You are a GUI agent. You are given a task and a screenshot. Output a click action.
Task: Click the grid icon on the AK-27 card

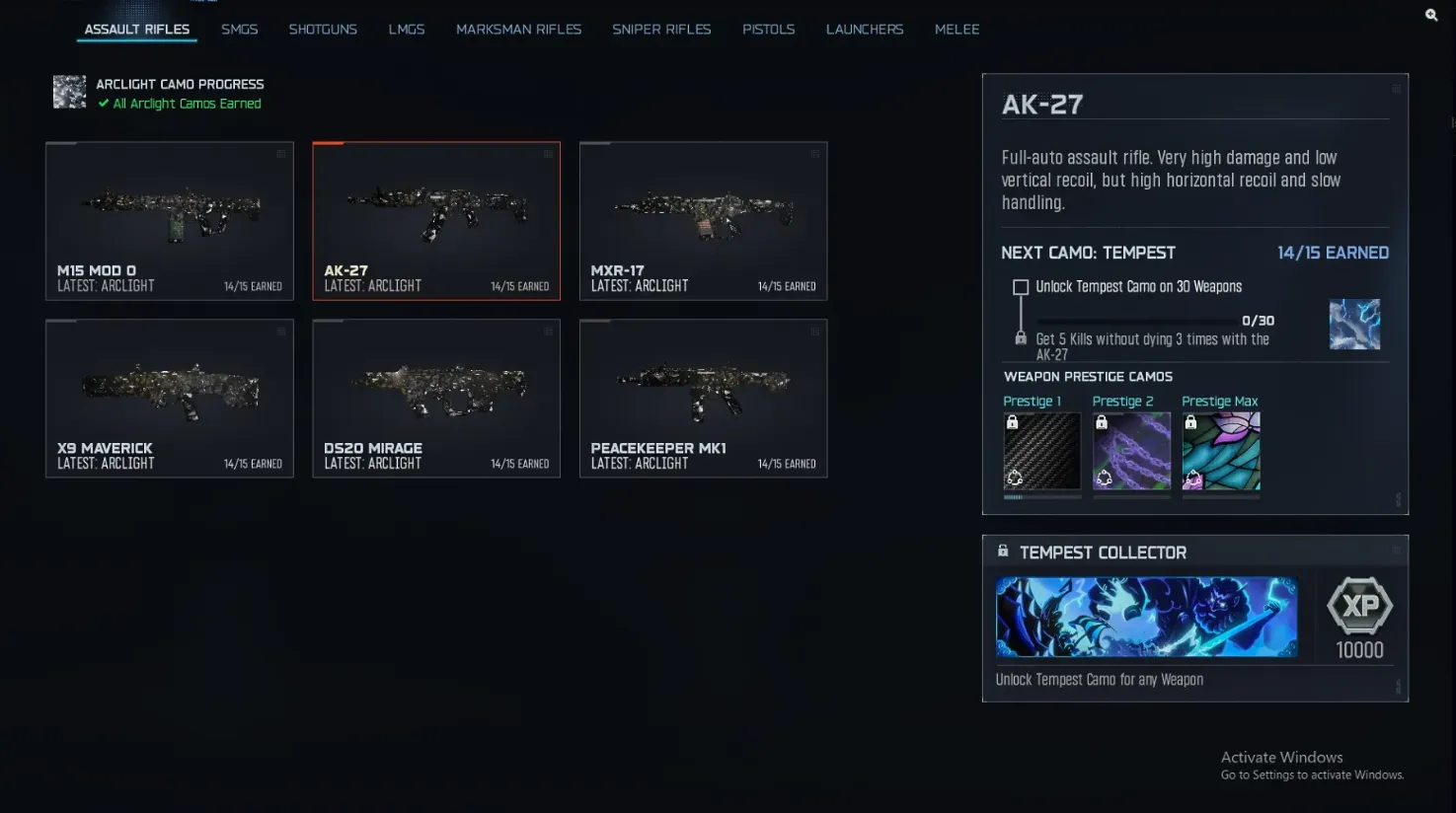(x=548, y=154)
